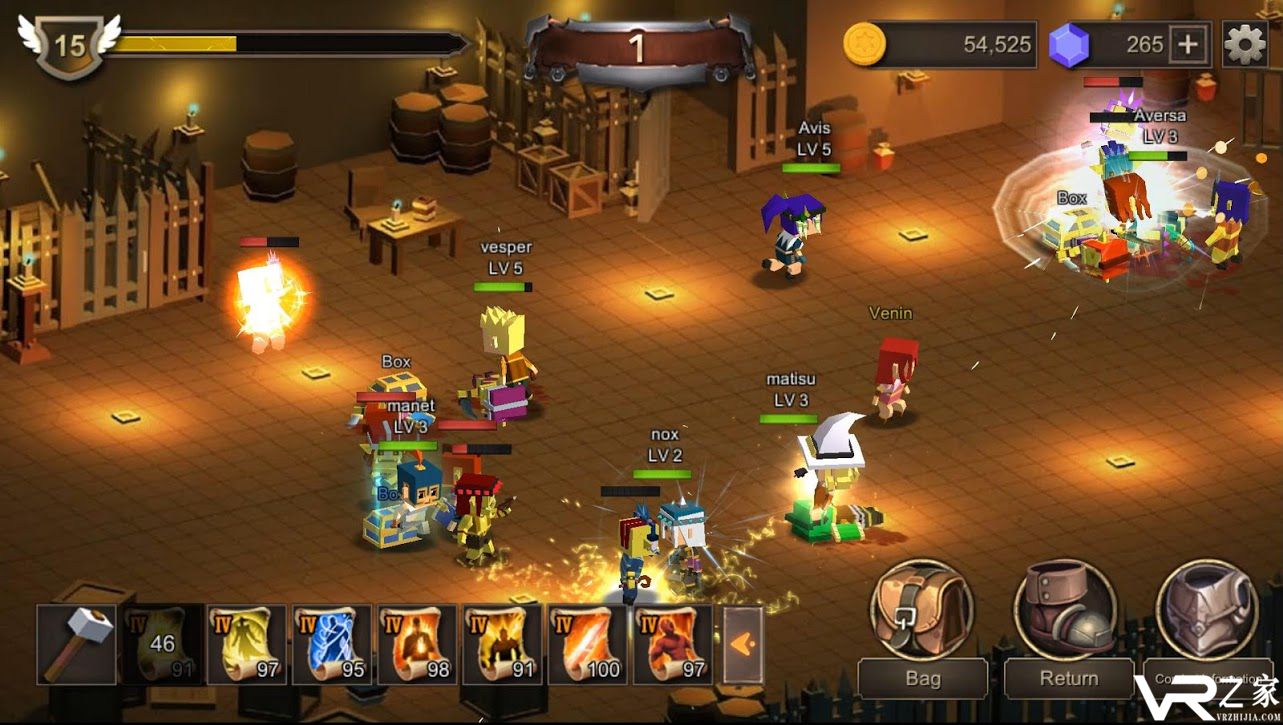Use the red muscular figure scroll

click(x=671, y=645)
